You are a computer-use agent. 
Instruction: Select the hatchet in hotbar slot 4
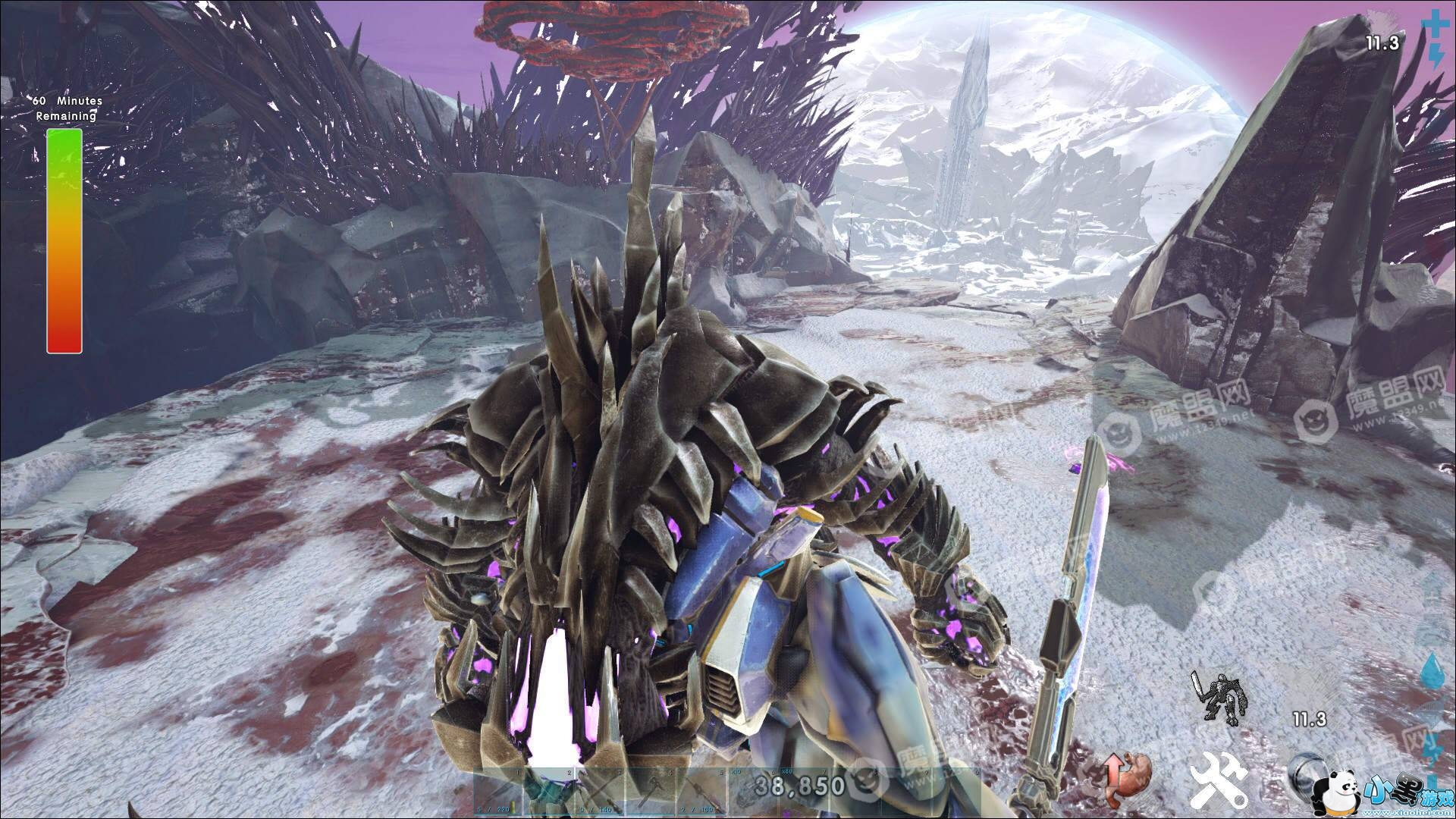click(x=650, y=793)
